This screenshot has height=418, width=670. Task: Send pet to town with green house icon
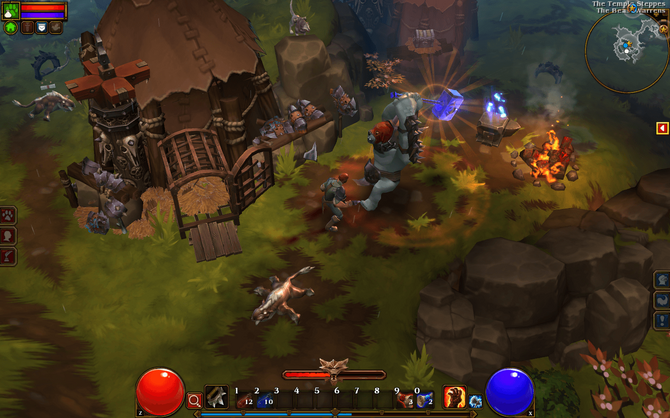11,28
